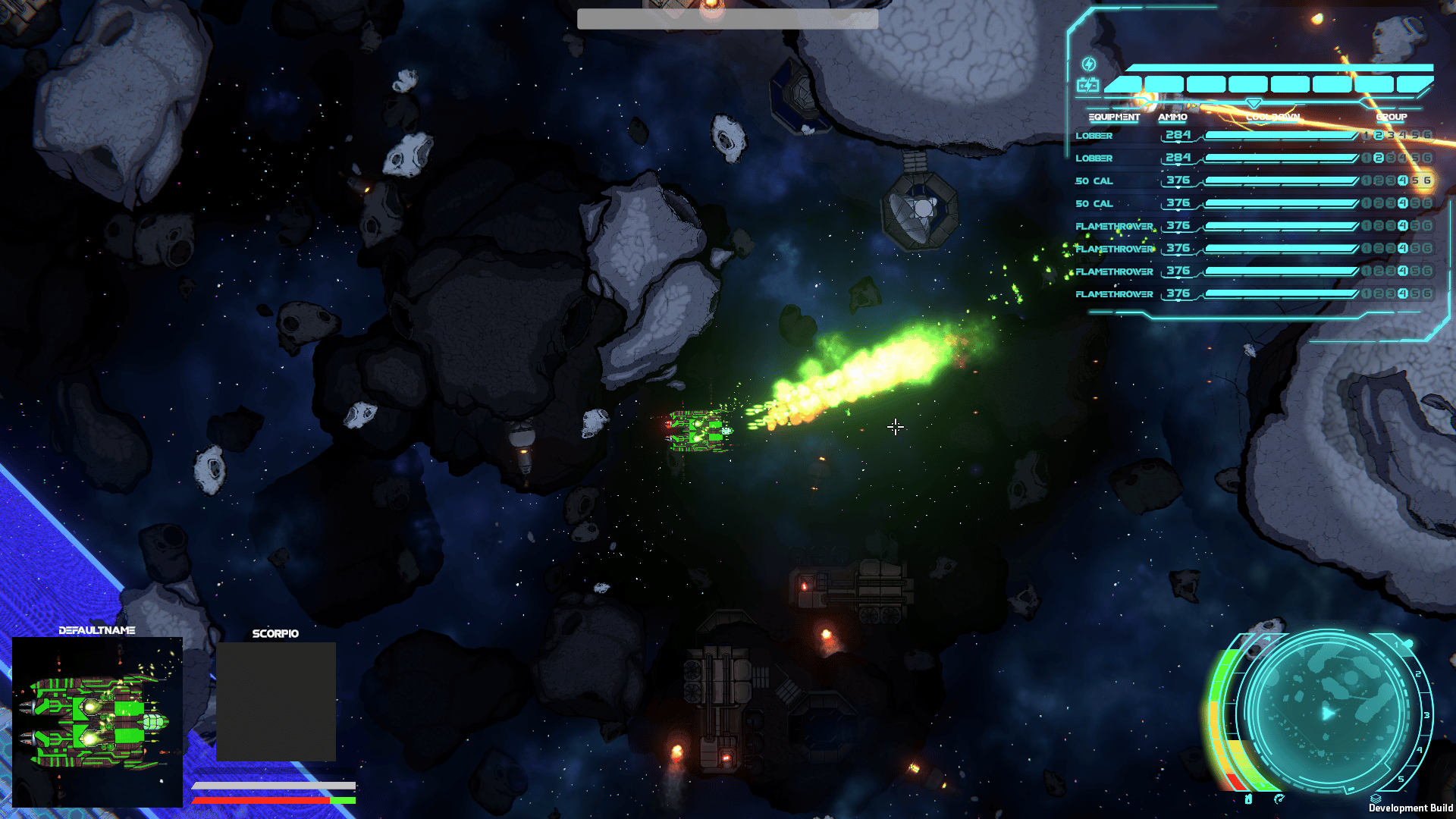Pick radar zoom level 5

(1401, 779)
